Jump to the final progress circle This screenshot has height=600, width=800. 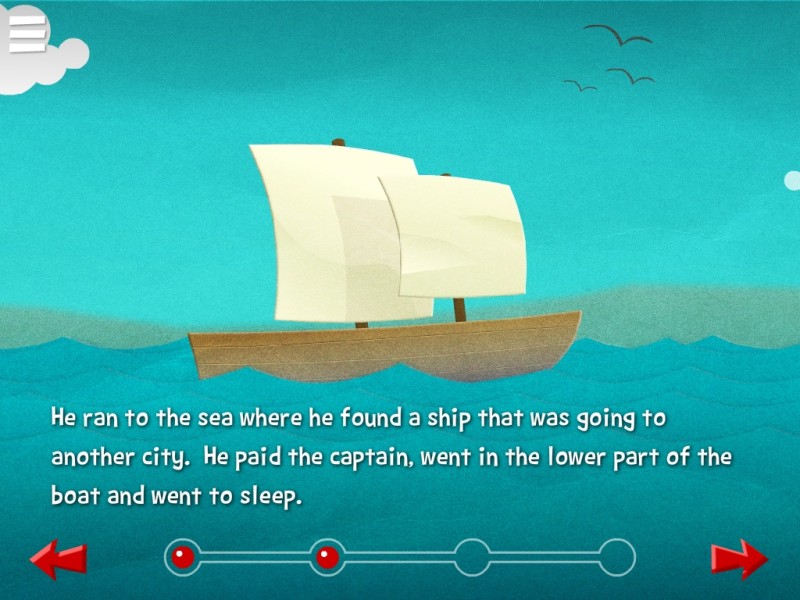pyautogui.click(x=617, y=557)
